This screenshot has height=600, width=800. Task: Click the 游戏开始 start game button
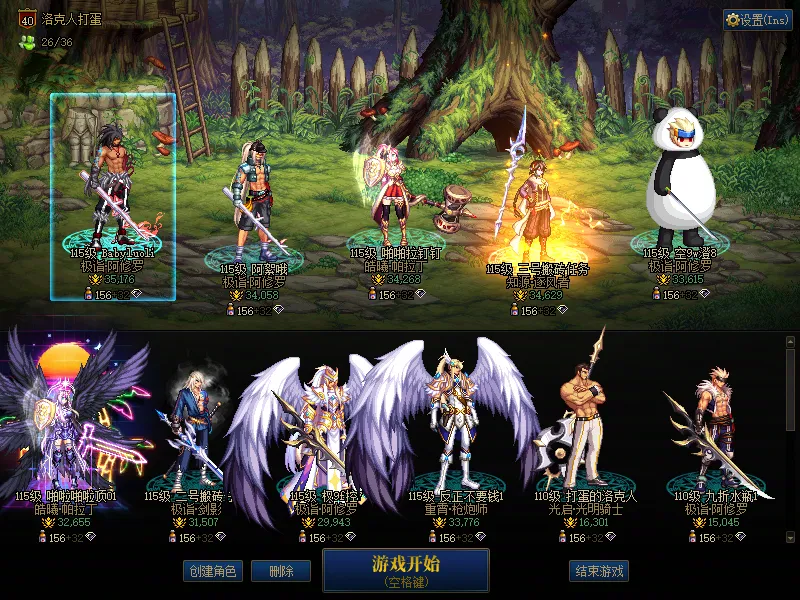pos(405,569)
